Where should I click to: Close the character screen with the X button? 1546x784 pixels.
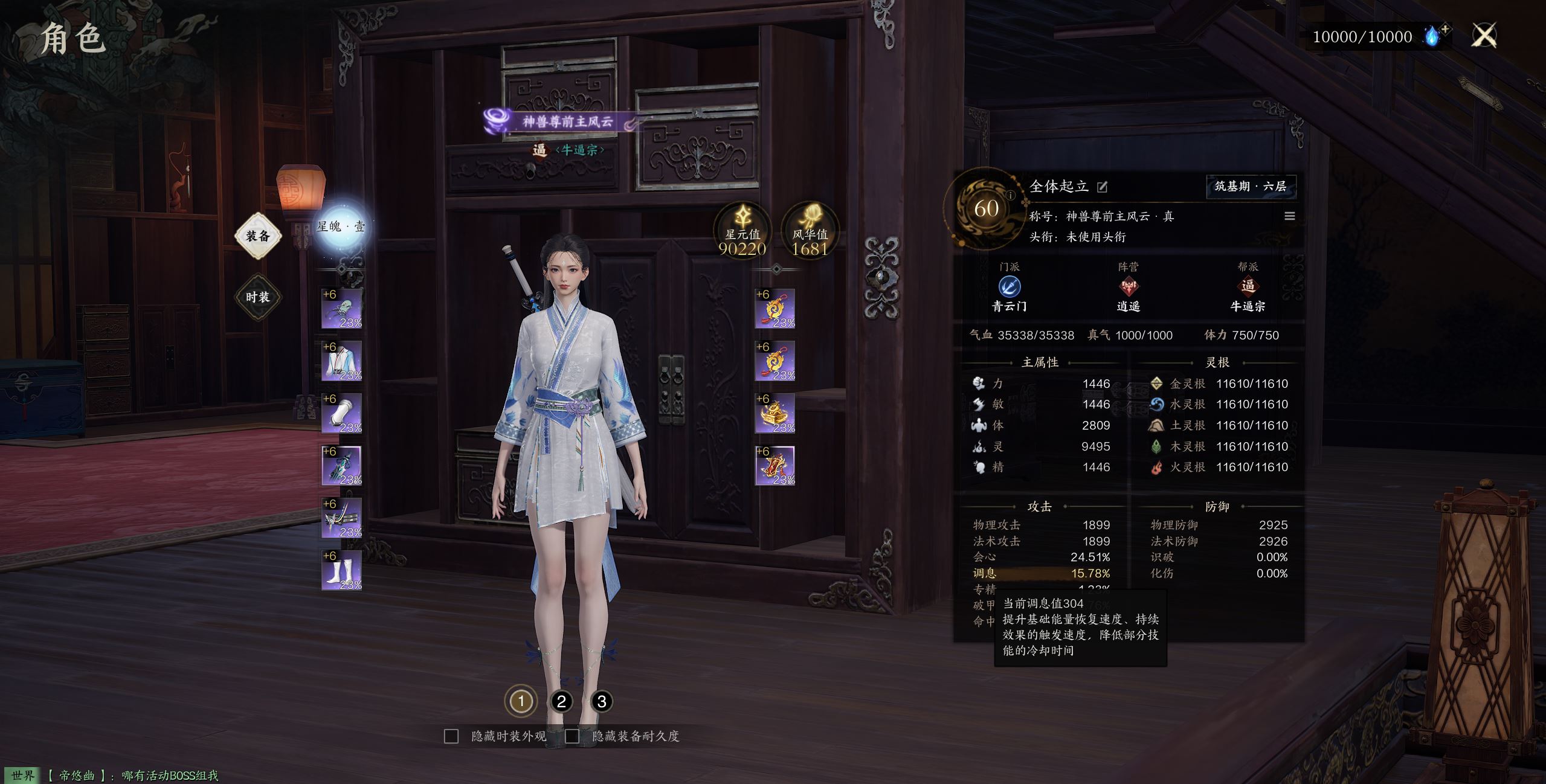[1484, 36]
